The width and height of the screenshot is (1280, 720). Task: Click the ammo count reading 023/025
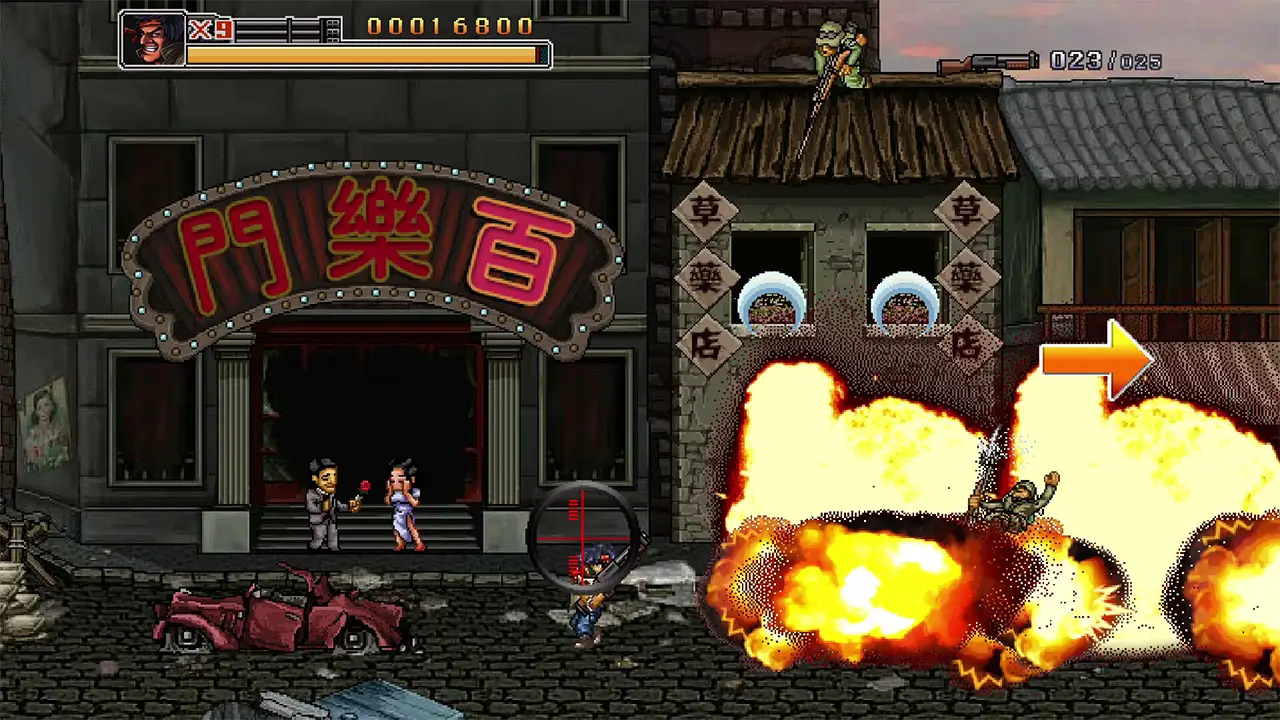tap(1104, 61)
